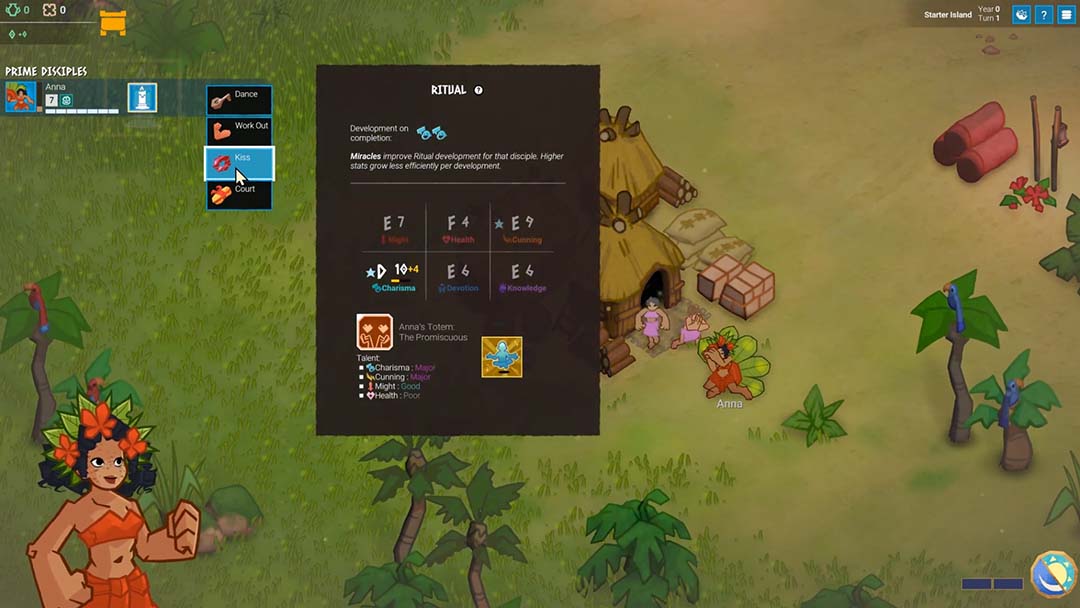
Task: Select Anna's disciple portrait
Action: pos(20,97)
